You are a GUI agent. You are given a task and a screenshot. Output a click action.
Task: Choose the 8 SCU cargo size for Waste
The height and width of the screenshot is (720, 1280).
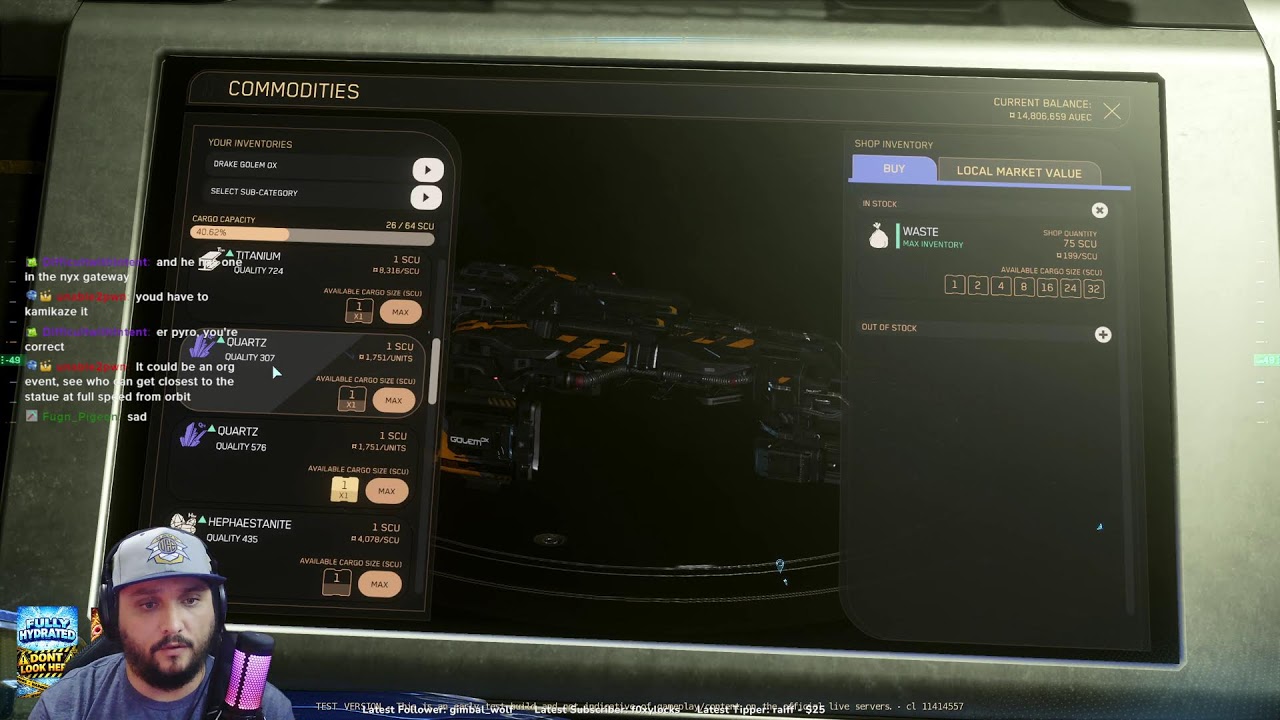click(1023, 287)
